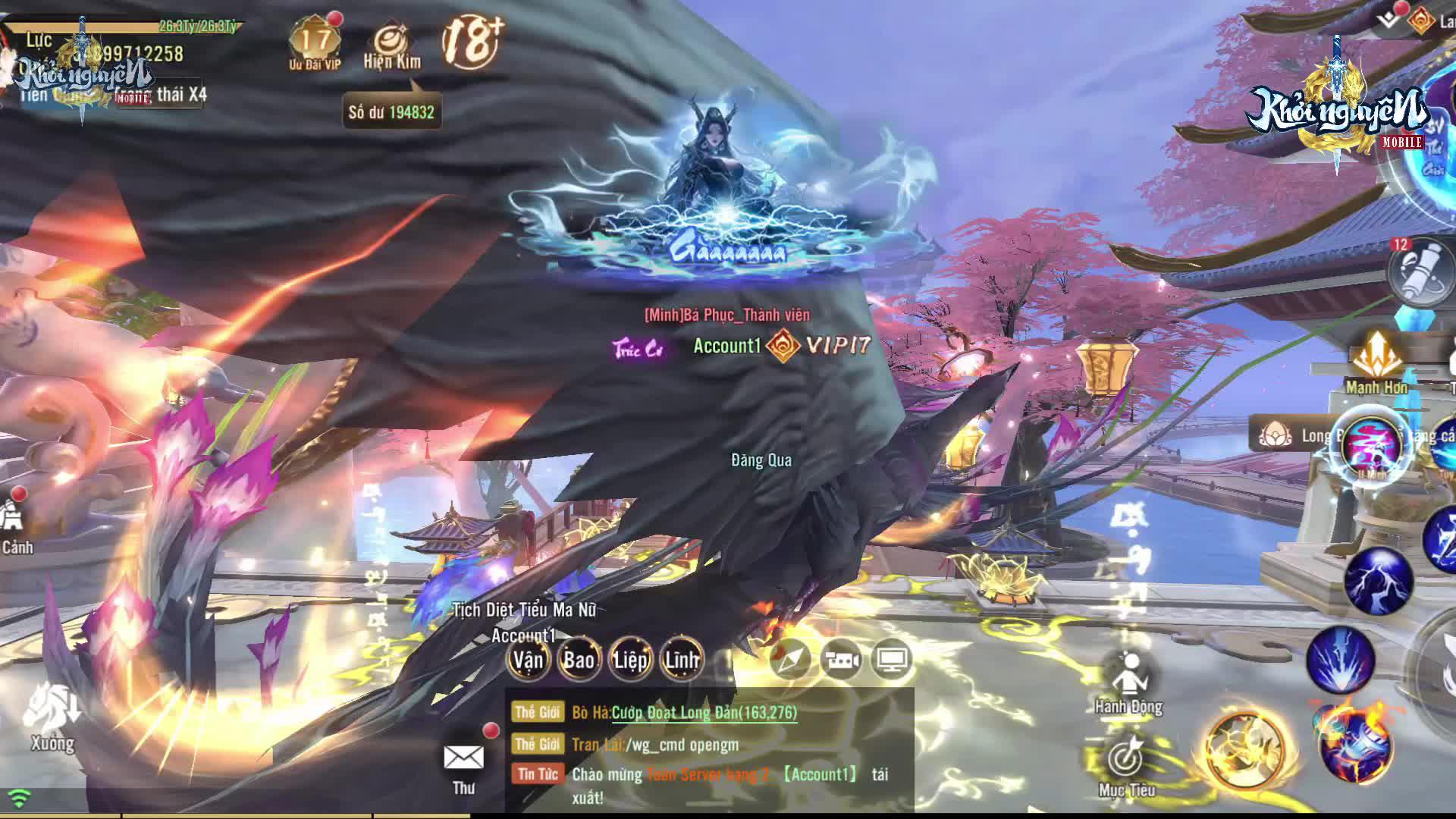Open the Thư mailbox
1456x819 pixels.
click(x=463, y=762)
